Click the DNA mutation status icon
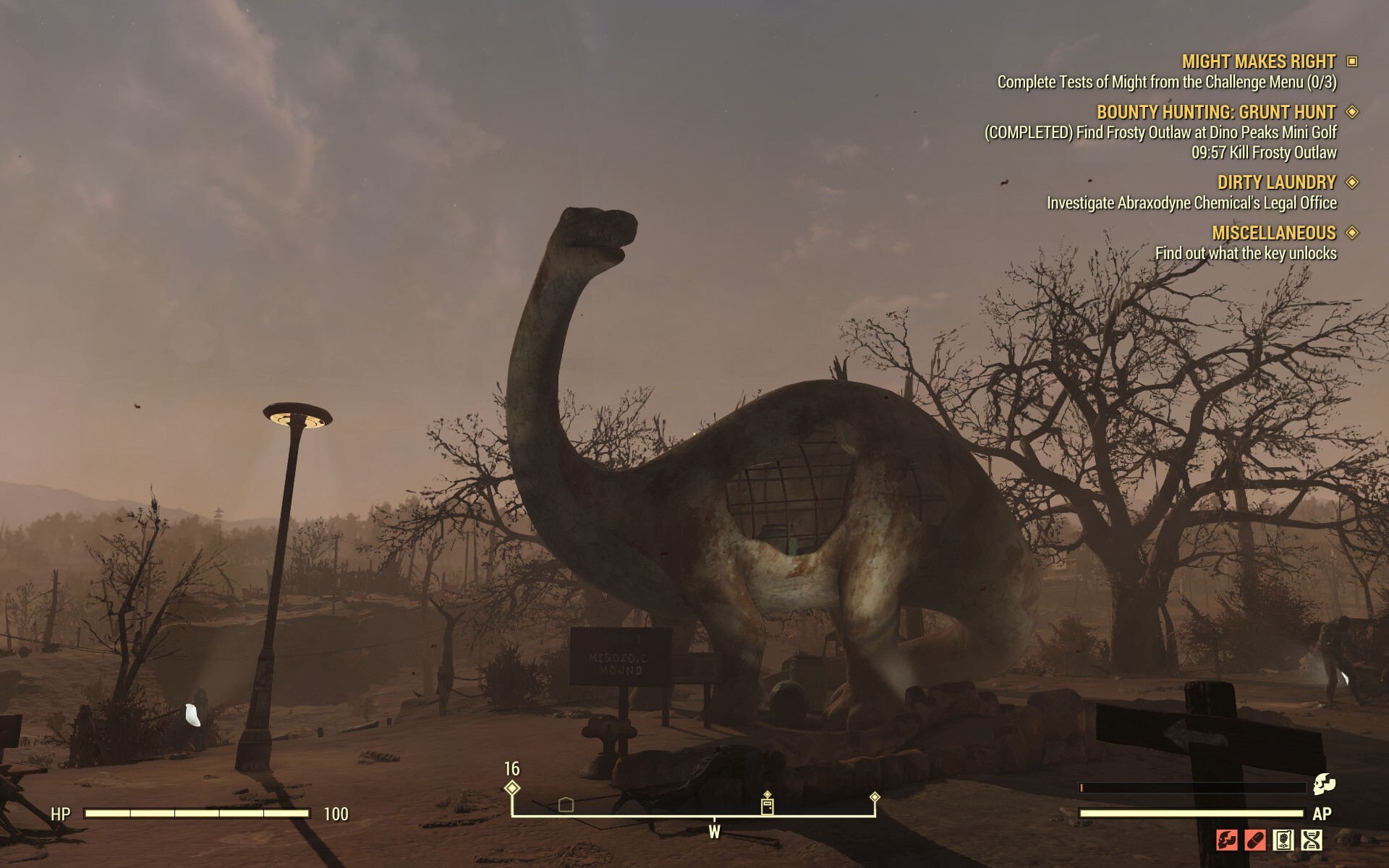The width and height of the screenshot is (1389, 868). [1312, 840]
